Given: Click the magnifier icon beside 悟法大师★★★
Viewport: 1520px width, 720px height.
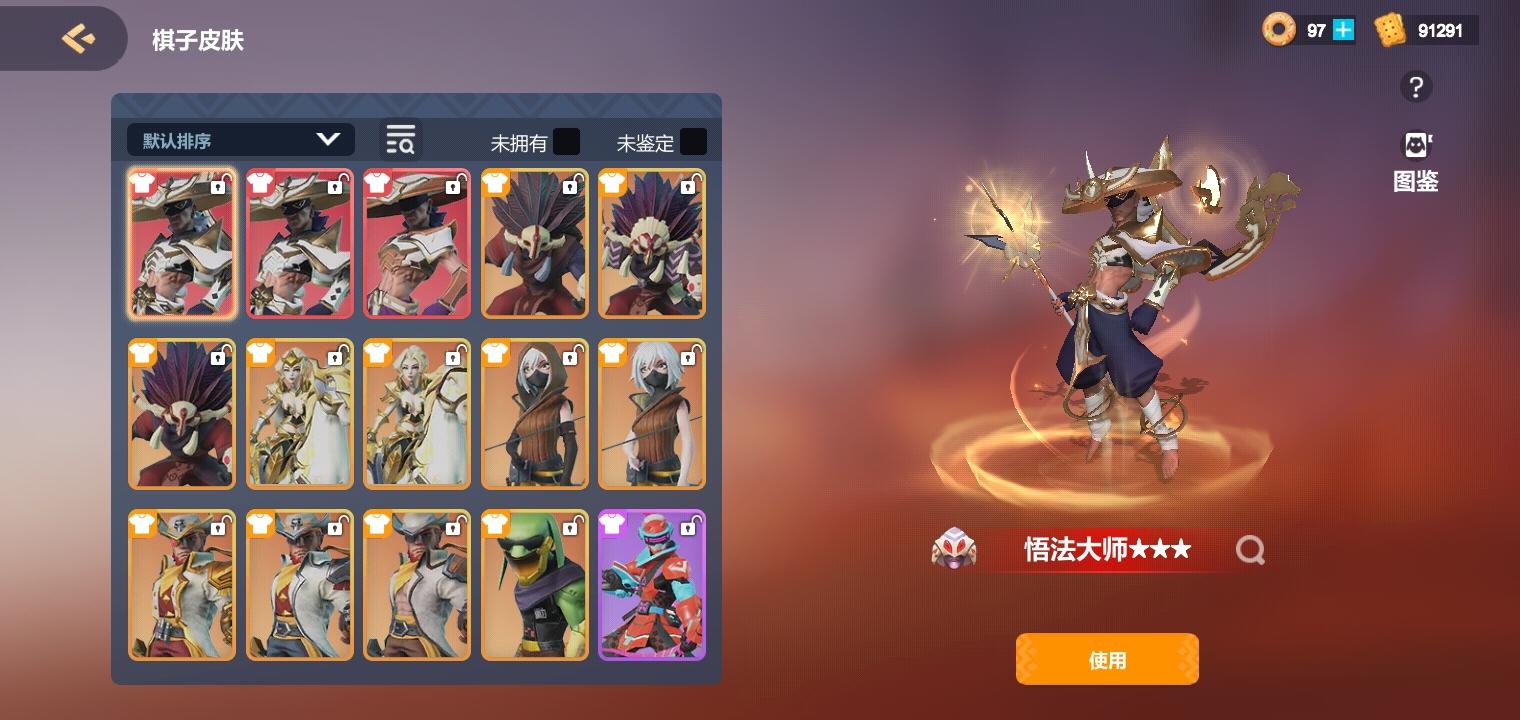Looking at the screenshot, I should tap(1250, 549).
